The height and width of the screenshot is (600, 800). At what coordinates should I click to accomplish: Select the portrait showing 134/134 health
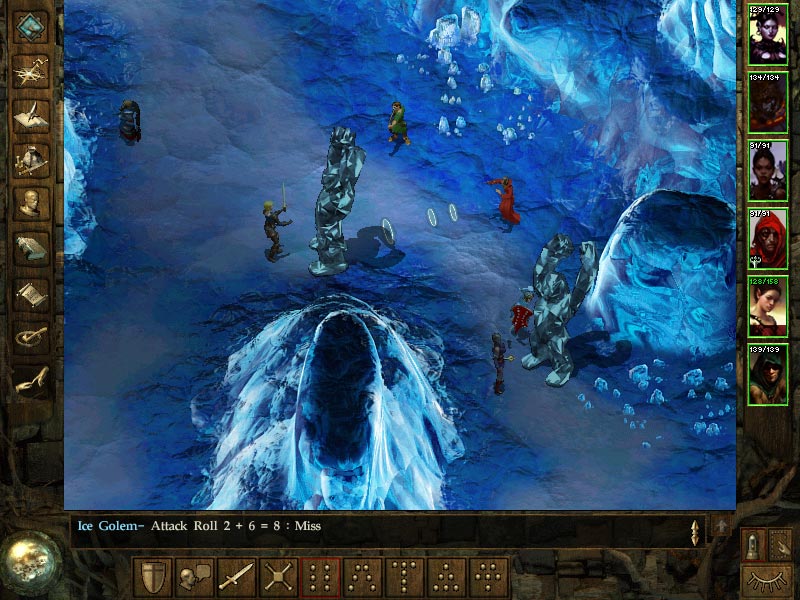point(768,103)
